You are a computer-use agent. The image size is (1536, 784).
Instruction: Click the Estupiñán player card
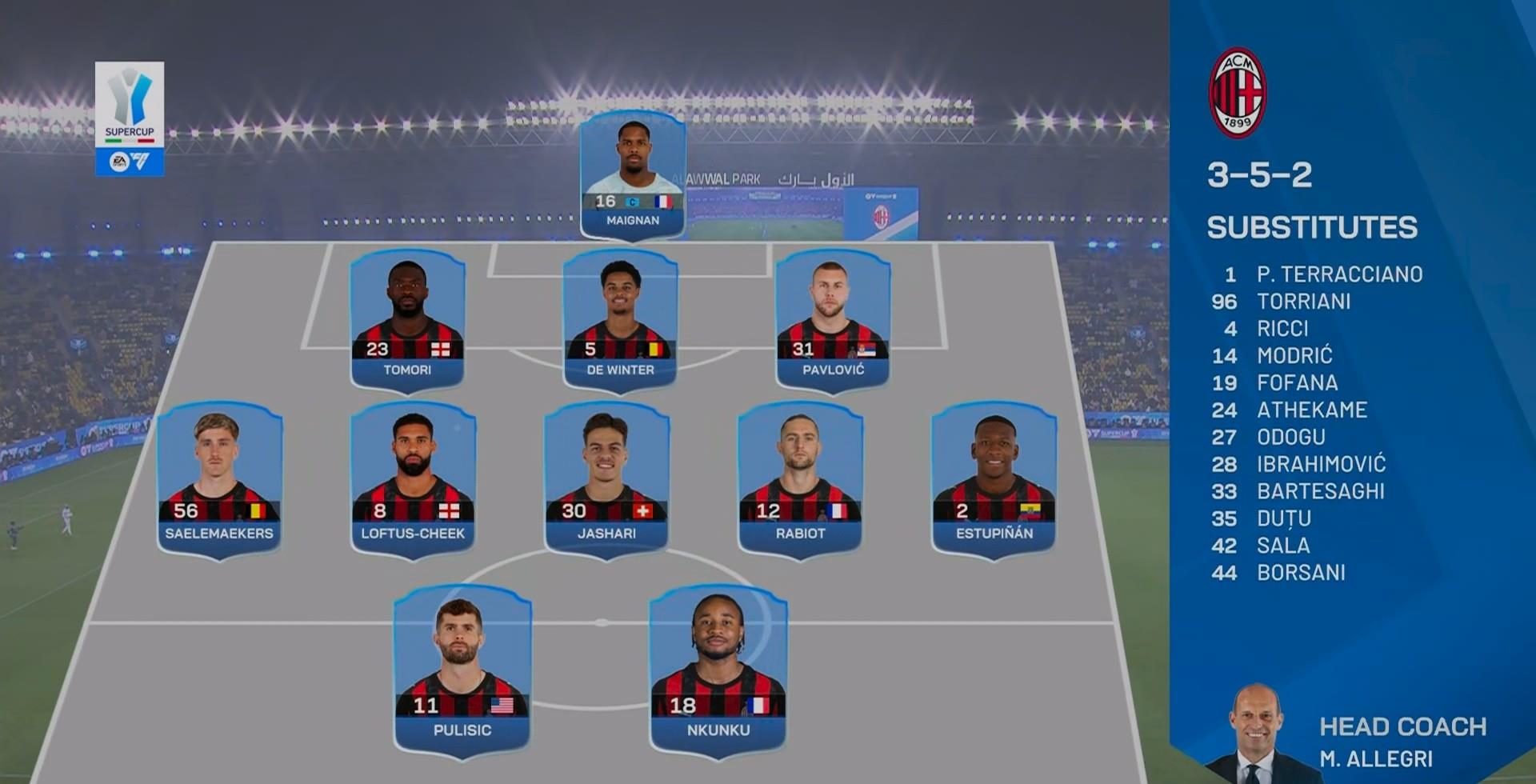click(x=994, y=478)
